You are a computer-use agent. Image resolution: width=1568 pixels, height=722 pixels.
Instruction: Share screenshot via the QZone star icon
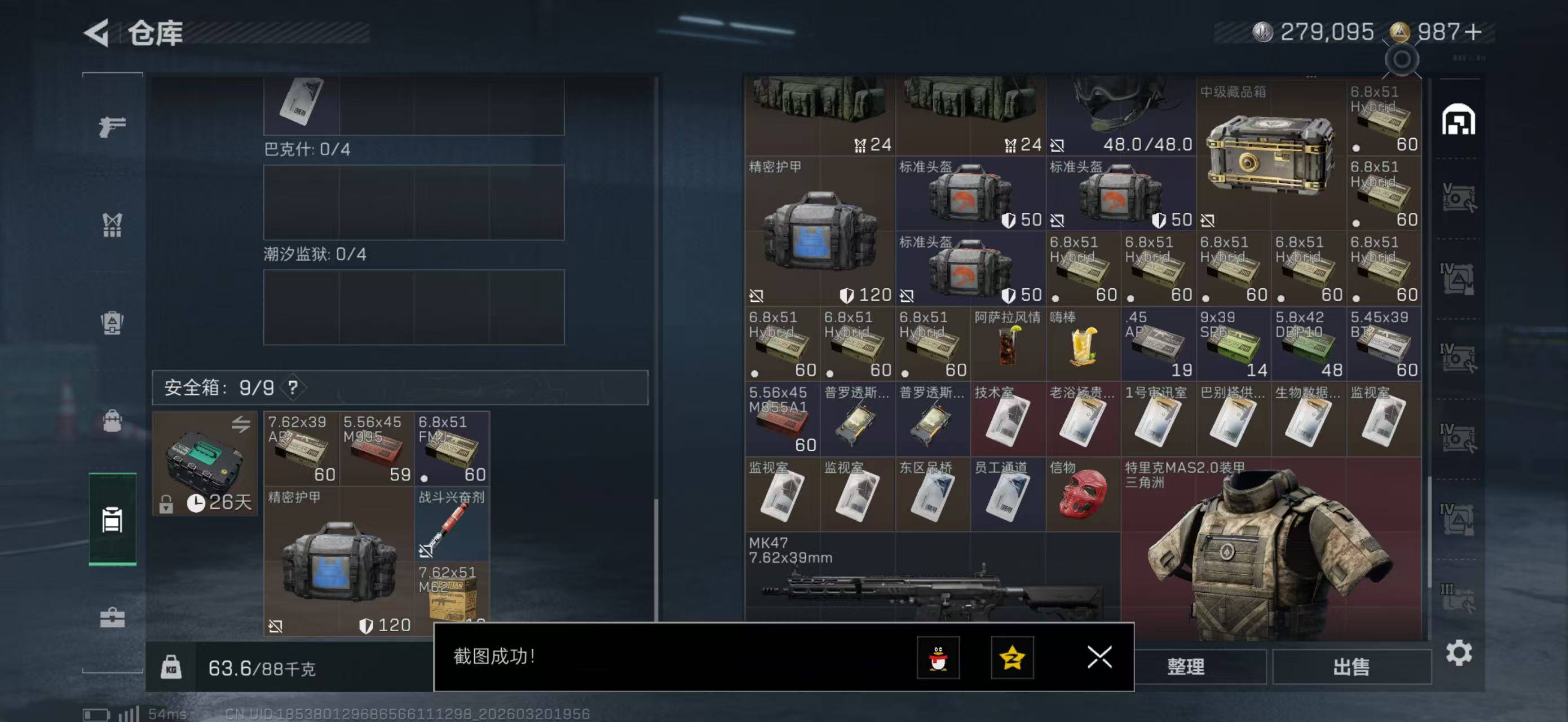[1012, 658]
